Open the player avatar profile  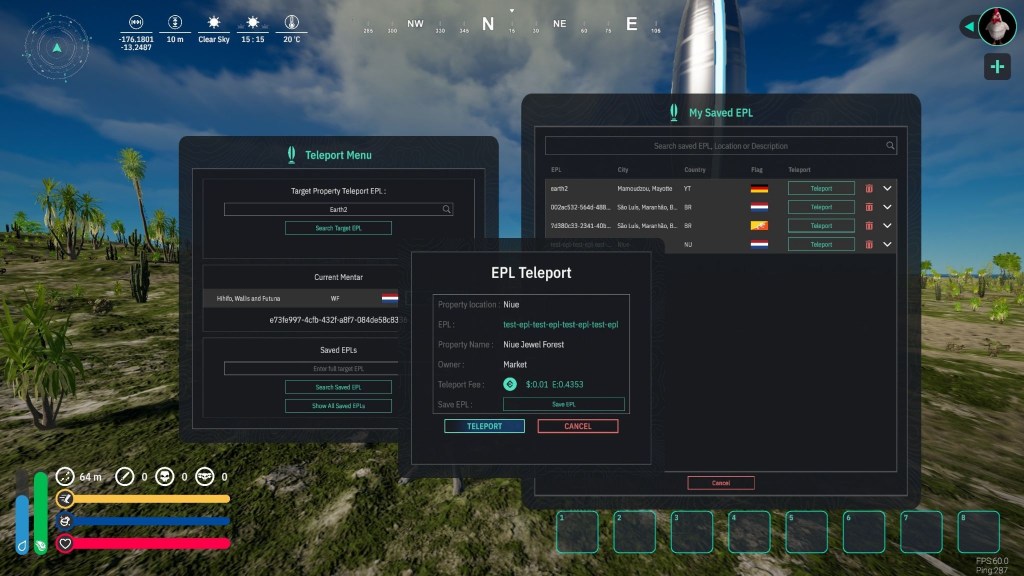click(x=996, y=26)
